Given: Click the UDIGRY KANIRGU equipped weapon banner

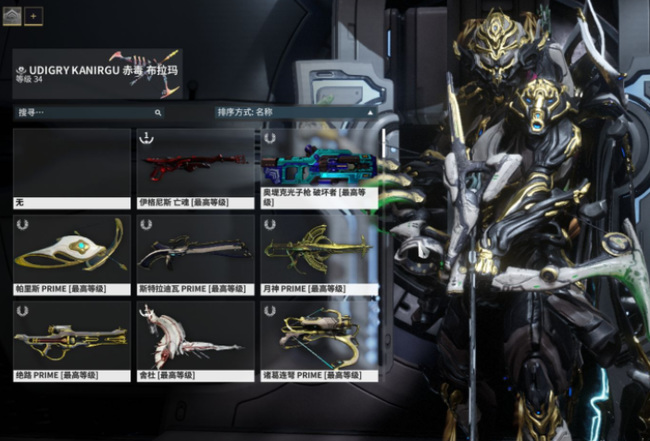Looking at the screenshot, I should (98, 72).
